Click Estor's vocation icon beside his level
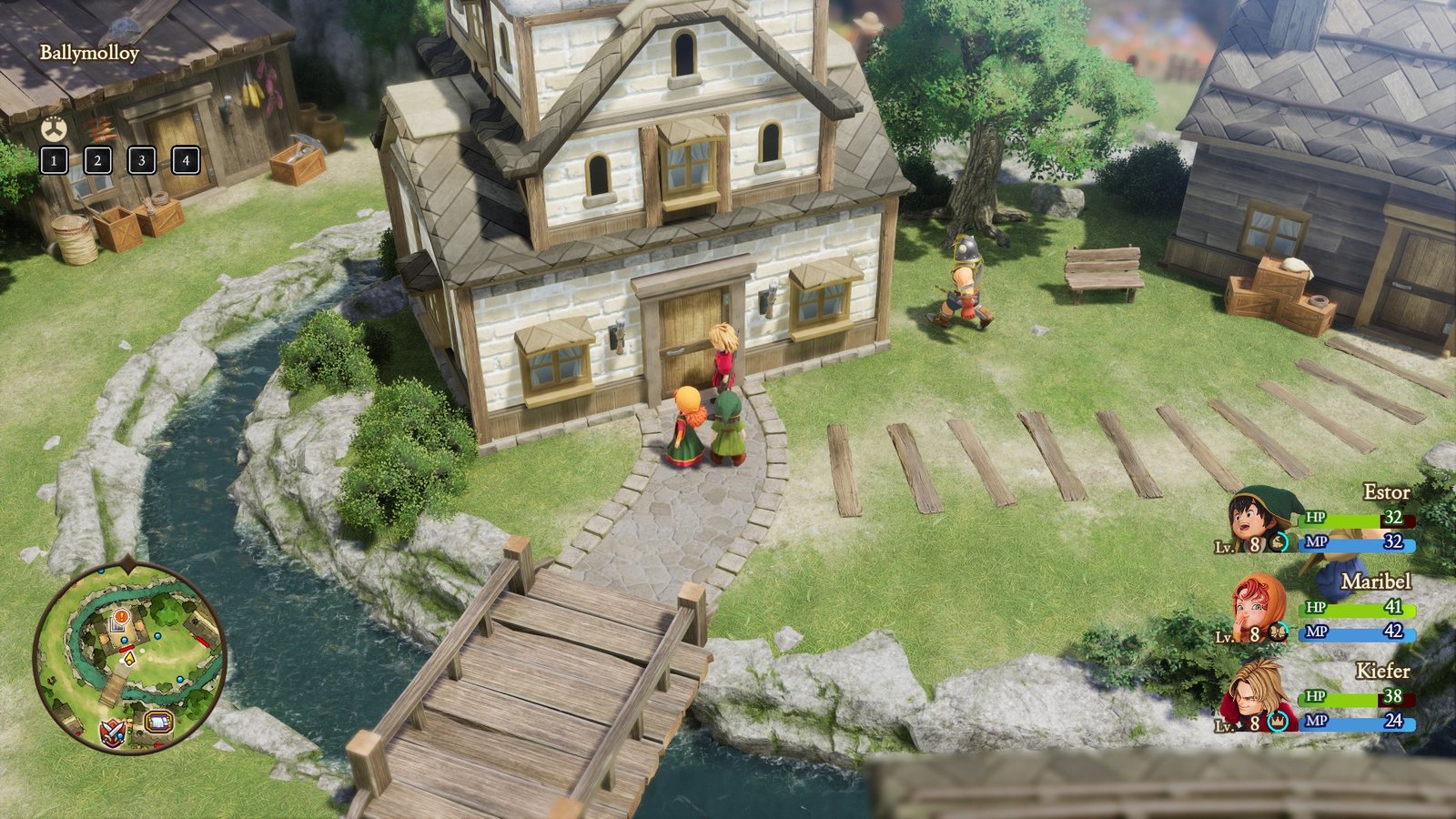The height and width of the screenshot is (819, 1456). pyautogui.click(x=1279, y=543)
